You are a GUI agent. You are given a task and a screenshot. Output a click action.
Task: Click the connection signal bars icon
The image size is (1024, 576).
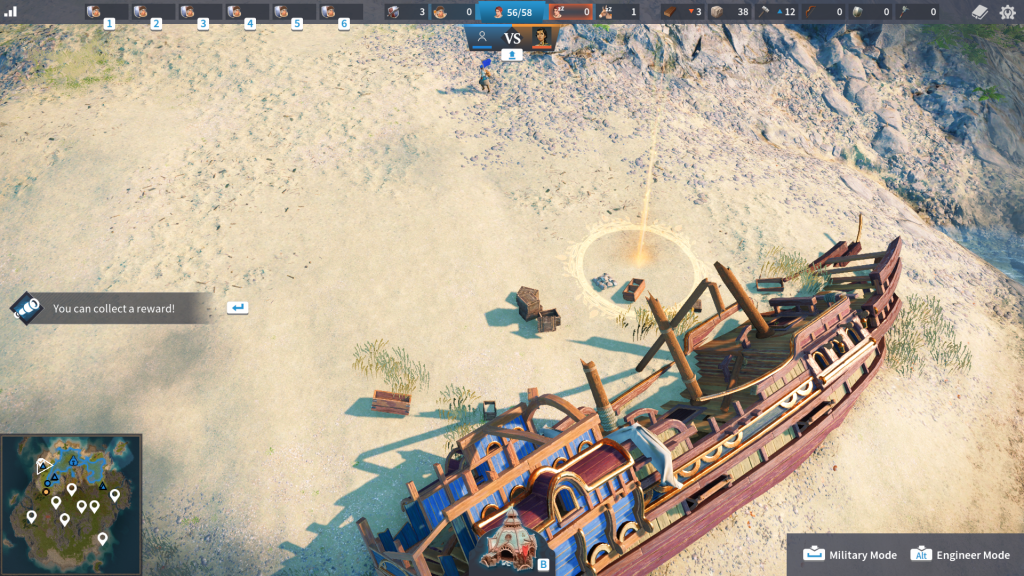click(12, 12)
